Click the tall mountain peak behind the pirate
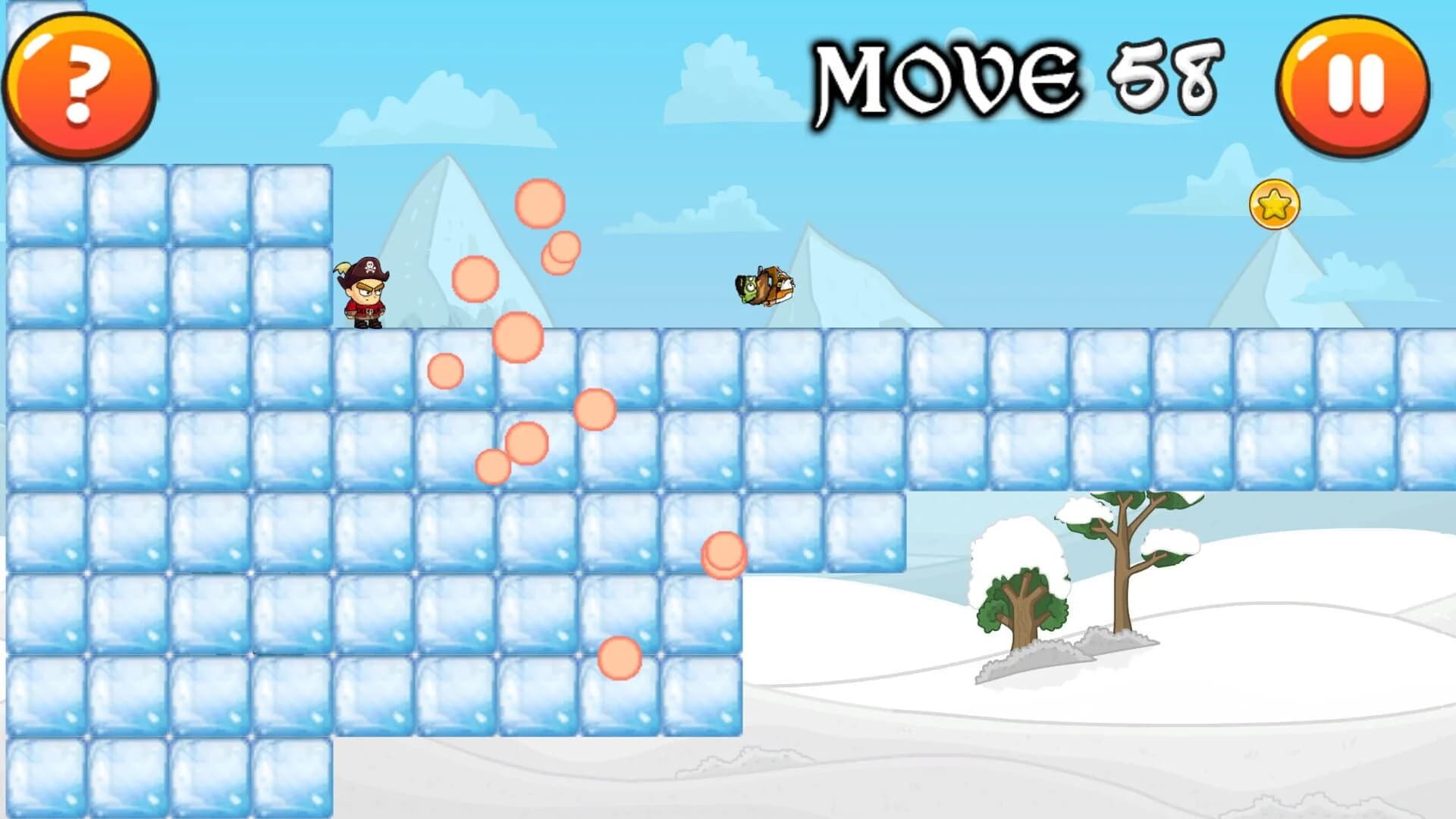 point(447,227)
